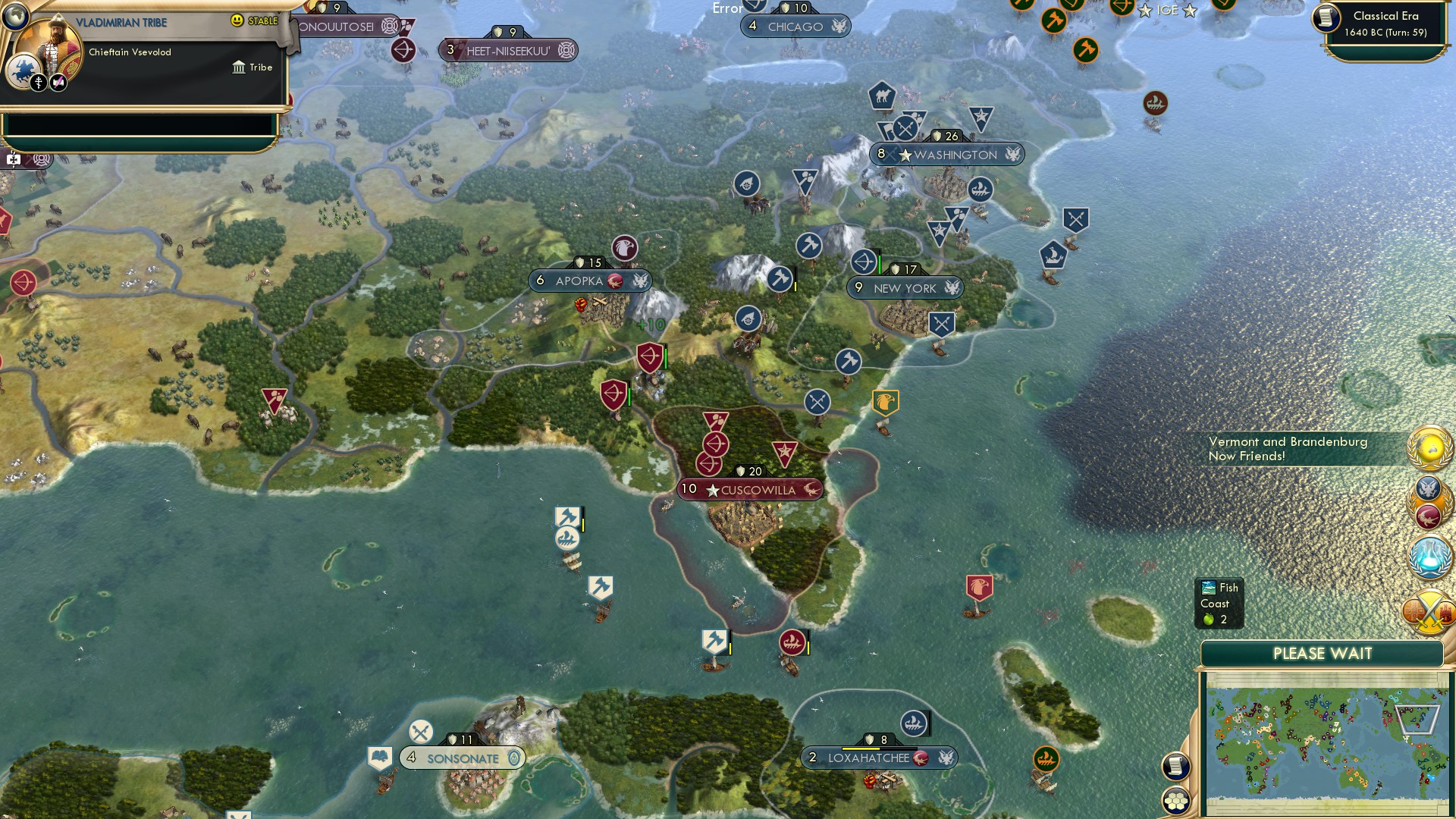
Task: Switch to strategic view with the globe button
Action: (14, 16)
